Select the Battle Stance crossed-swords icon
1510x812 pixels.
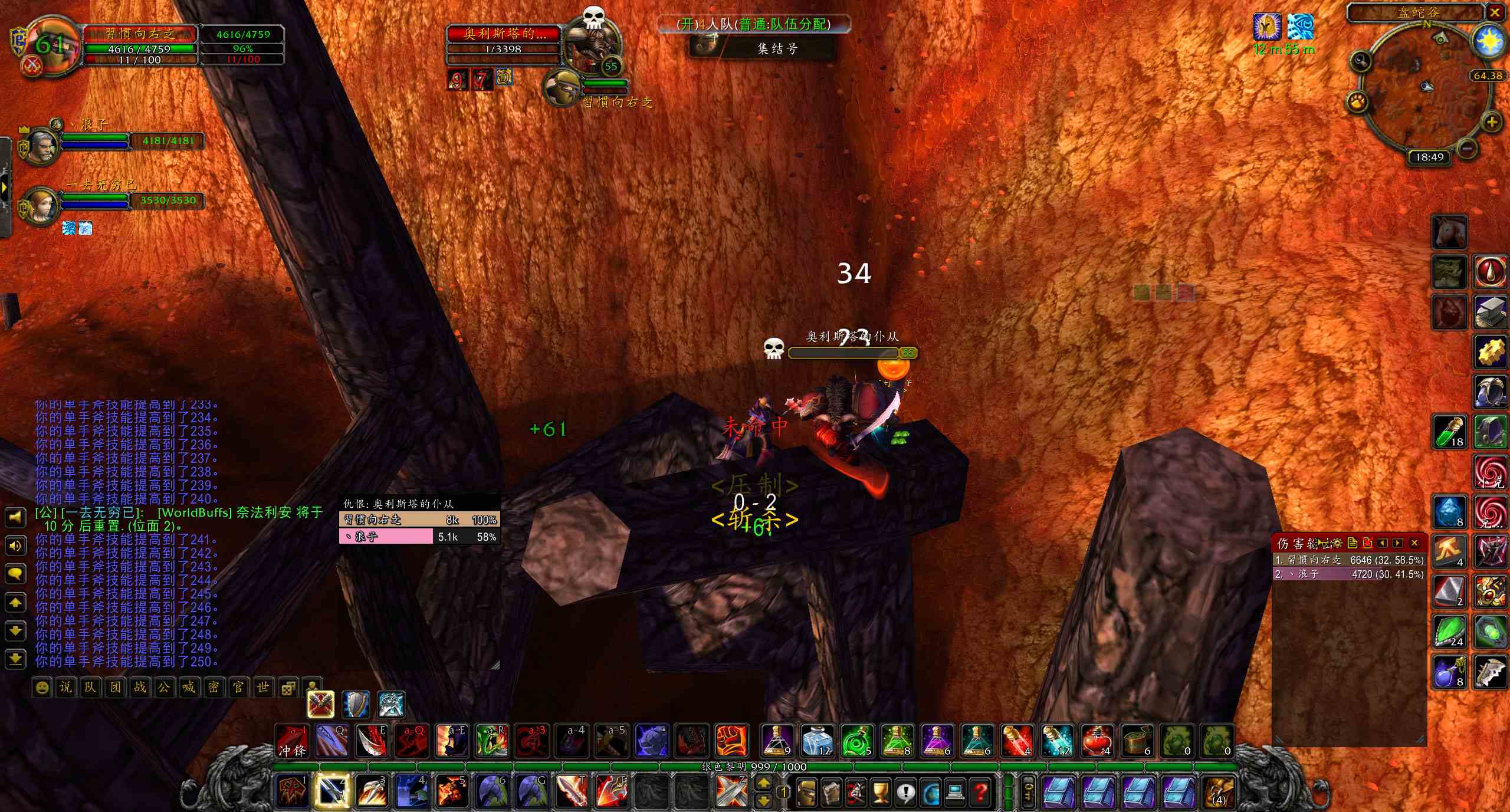click(321, 704)
